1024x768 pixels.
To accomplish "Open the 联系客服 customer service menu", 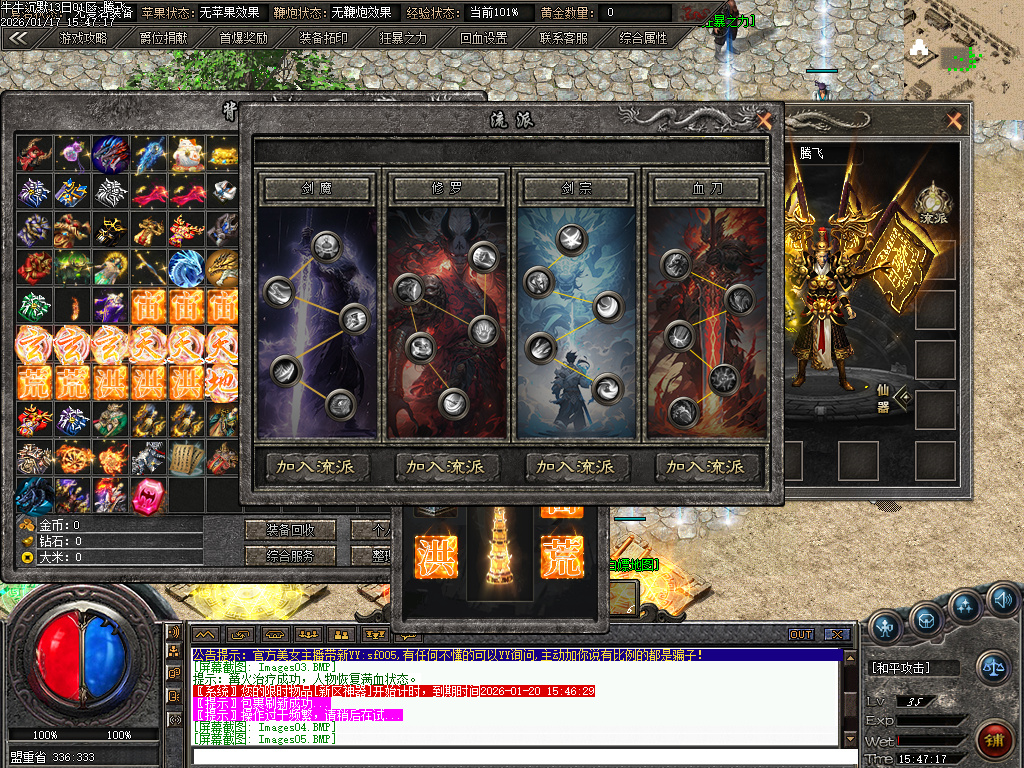I will point(564,39).
